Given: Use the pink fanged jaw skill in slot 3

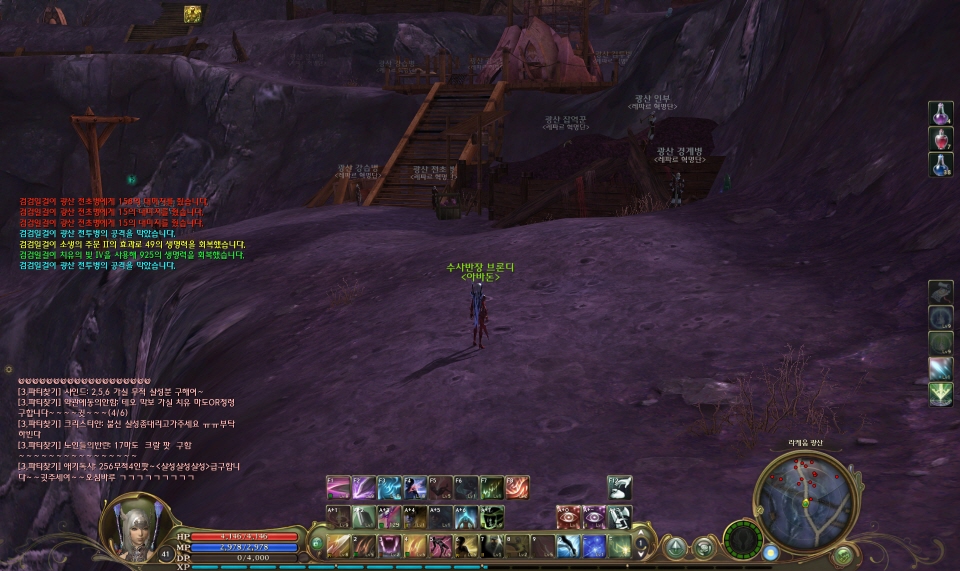Looking at the screenshot, I should (x=389, y=546).
